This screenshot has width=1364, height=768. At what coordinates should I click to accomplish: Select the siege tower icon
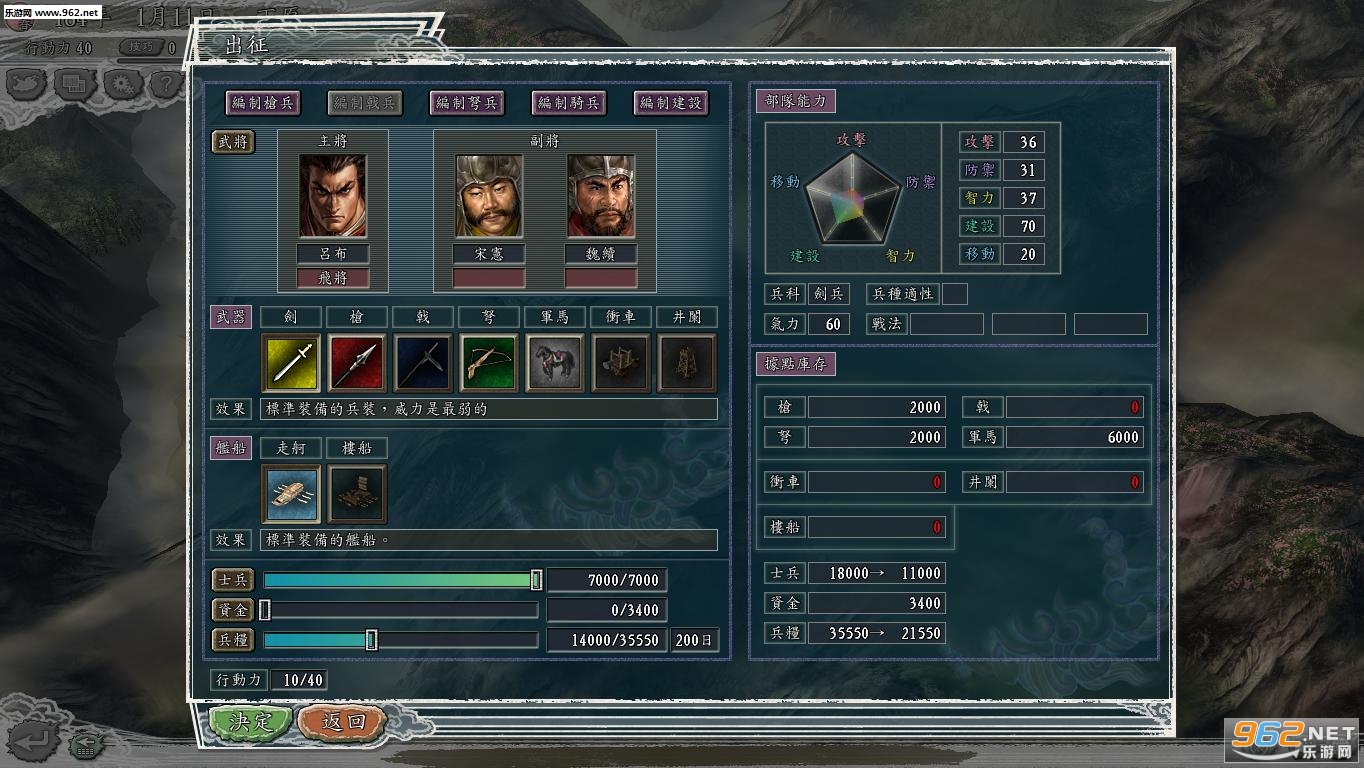coord(687,363)
